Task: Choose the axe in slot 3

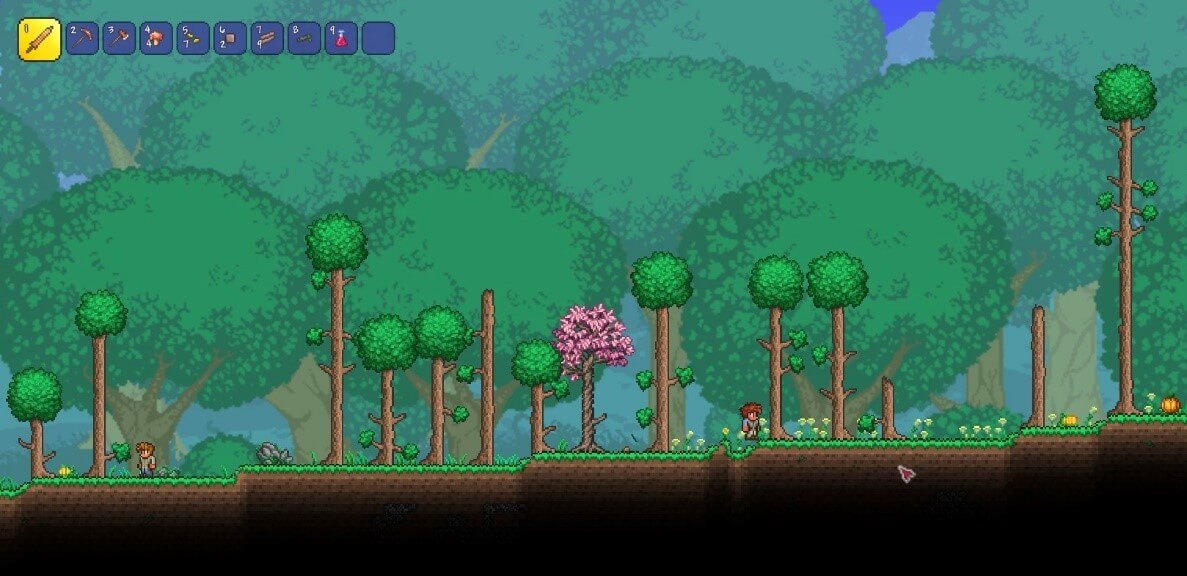Action: [x=119, y=39]
